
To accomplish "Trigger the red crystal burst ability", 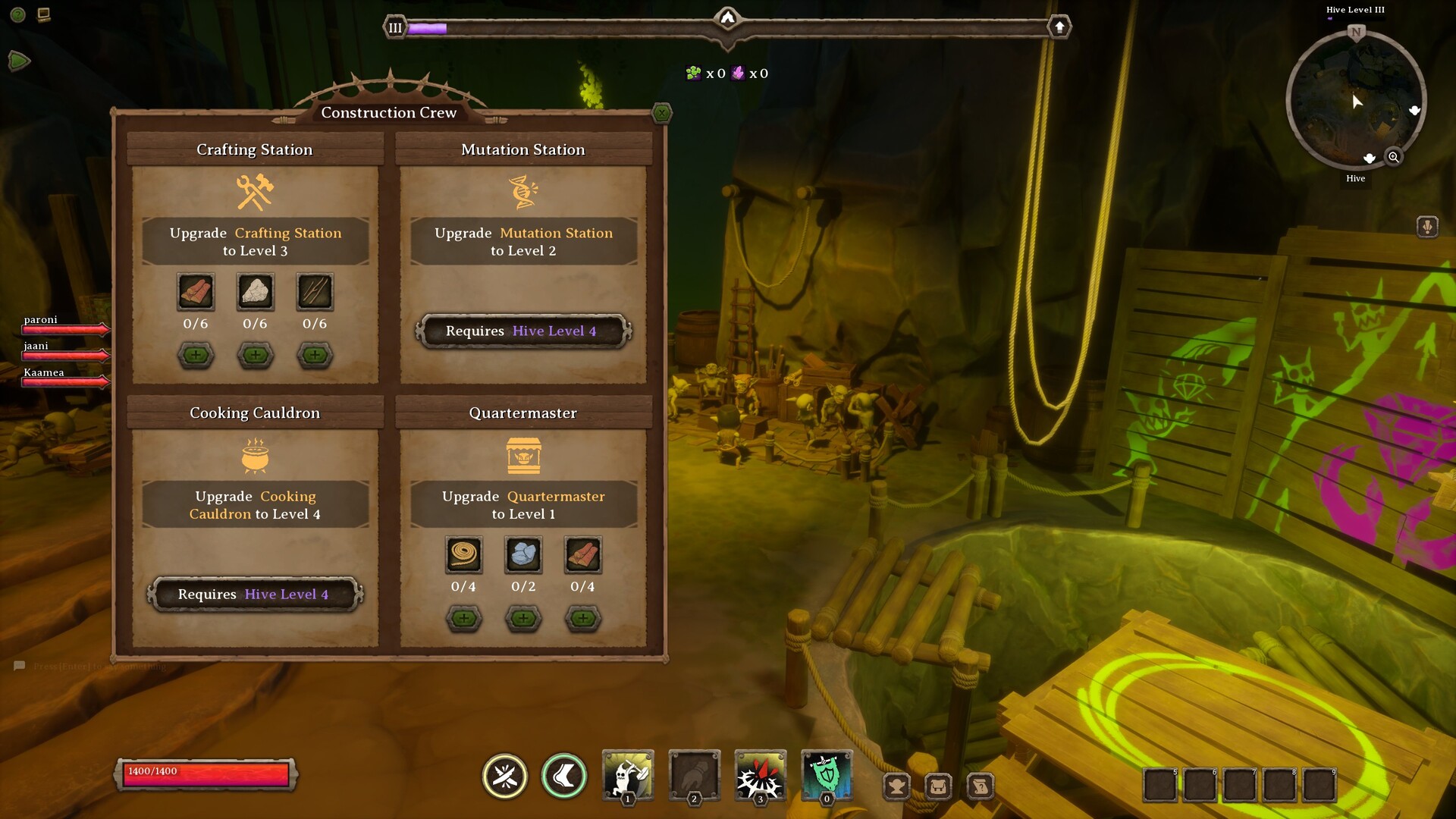I will (x=760, y=775).
